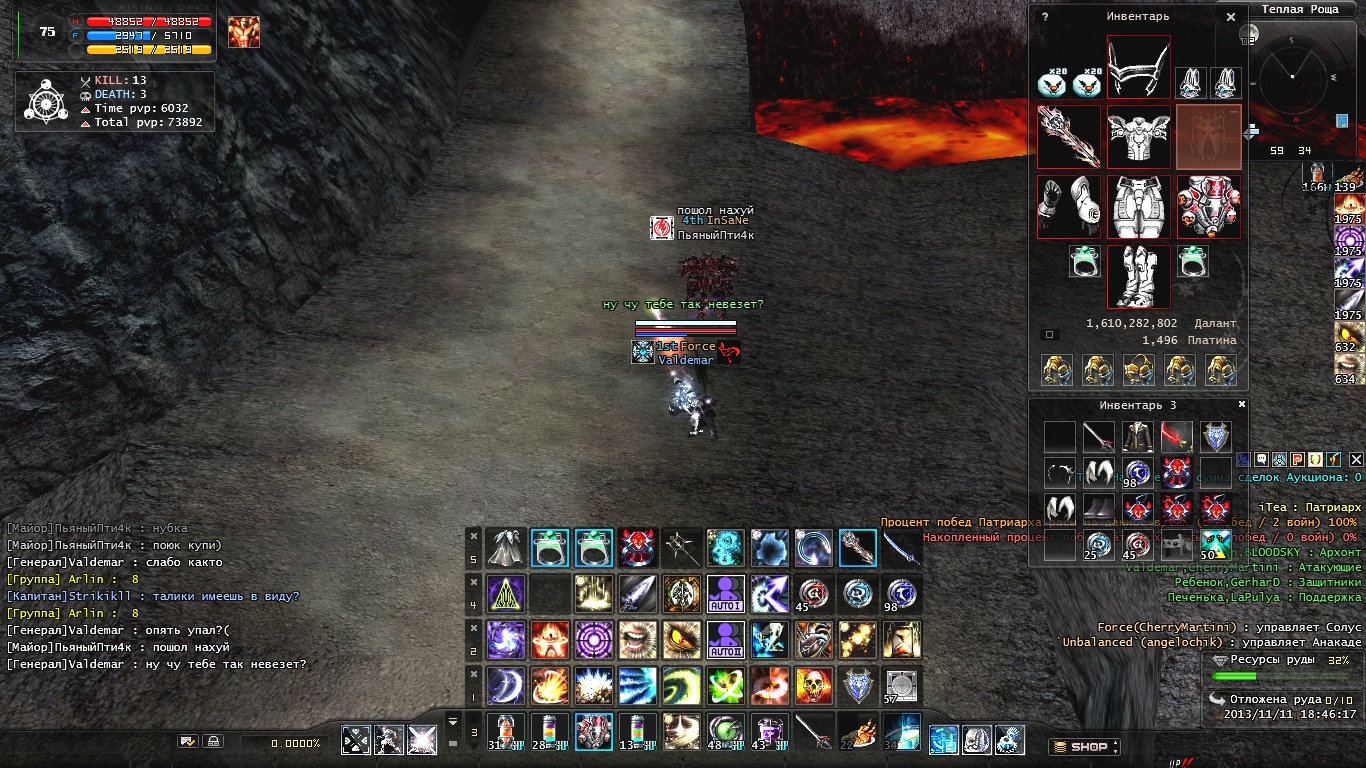
Task: Use the green triangle skill icon
Action: pos(505,594)
